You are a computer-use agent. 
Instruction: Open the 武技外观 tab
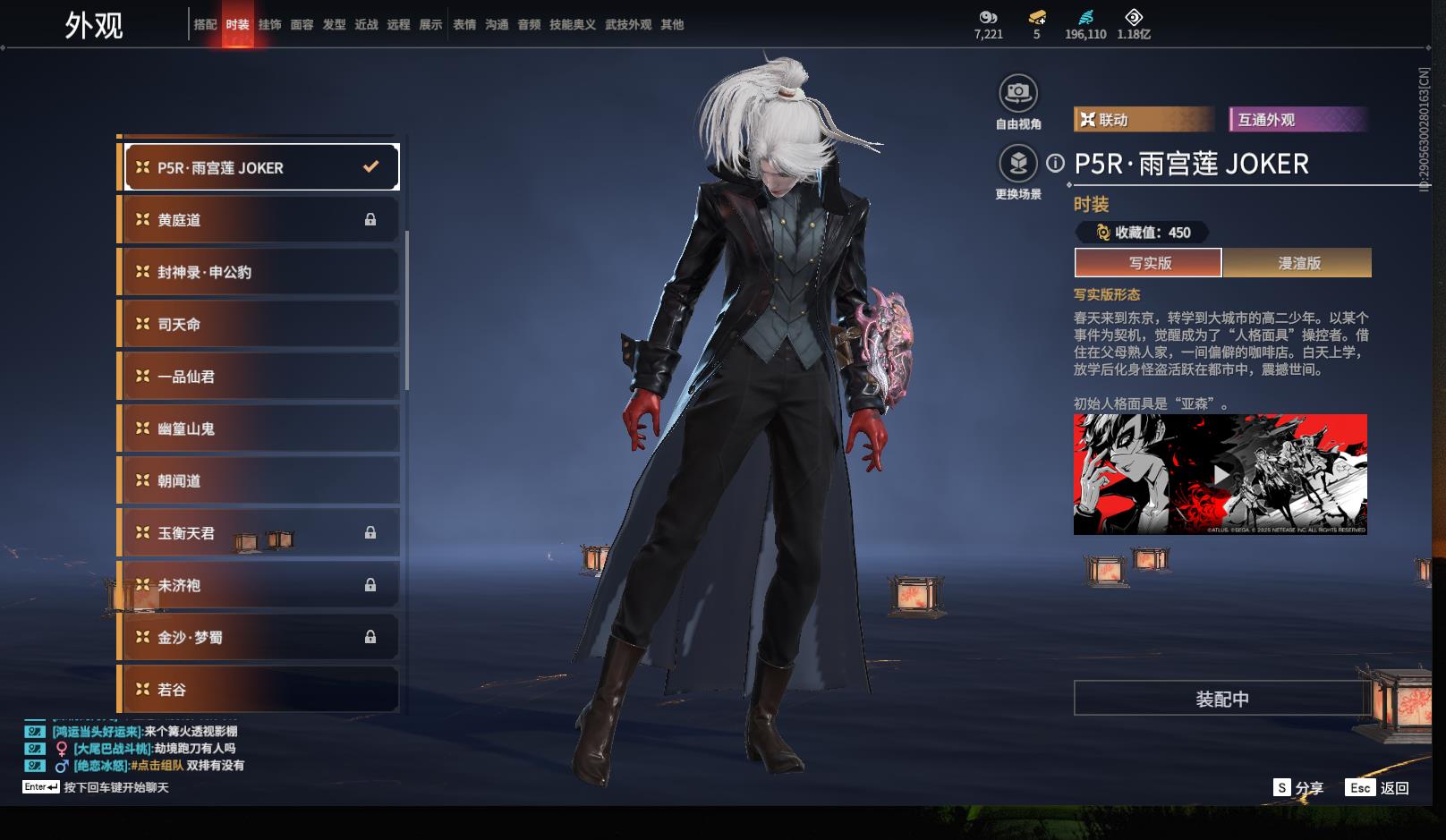click(628, 25)
